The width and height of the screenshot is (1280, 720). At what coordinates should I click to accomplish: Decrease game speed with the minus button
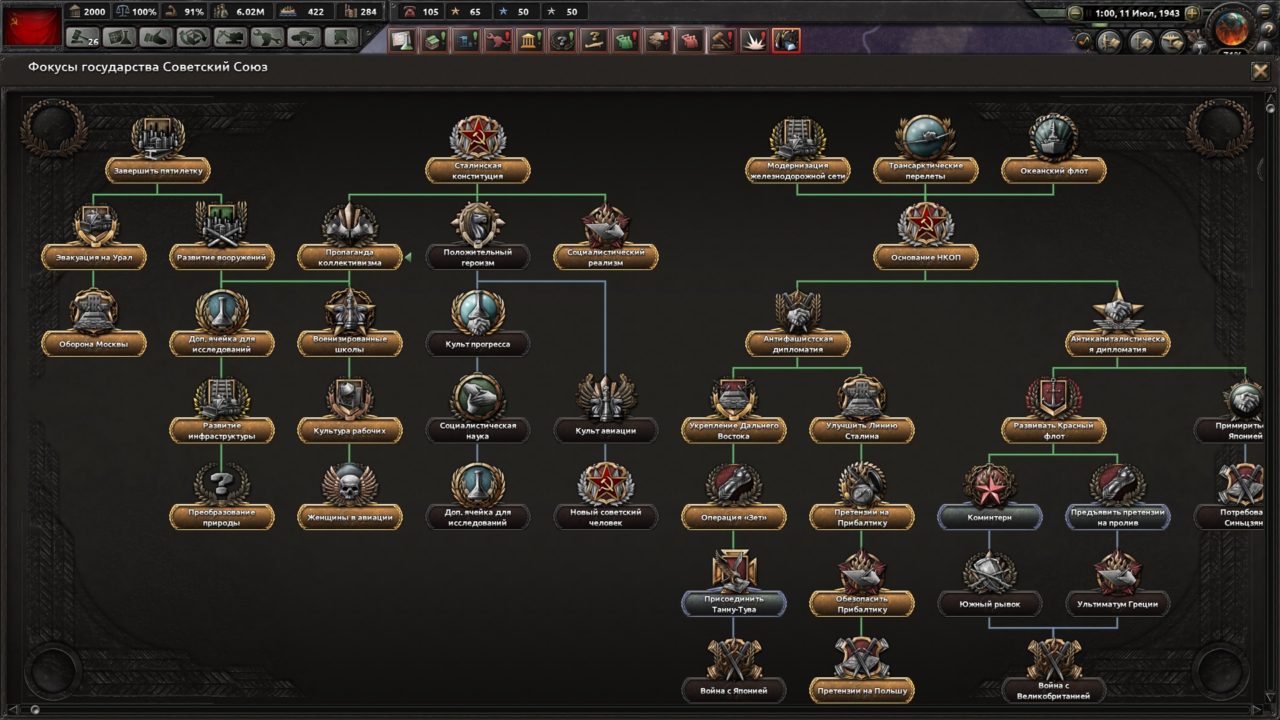pyautogui.click(x=1074, y=12)
